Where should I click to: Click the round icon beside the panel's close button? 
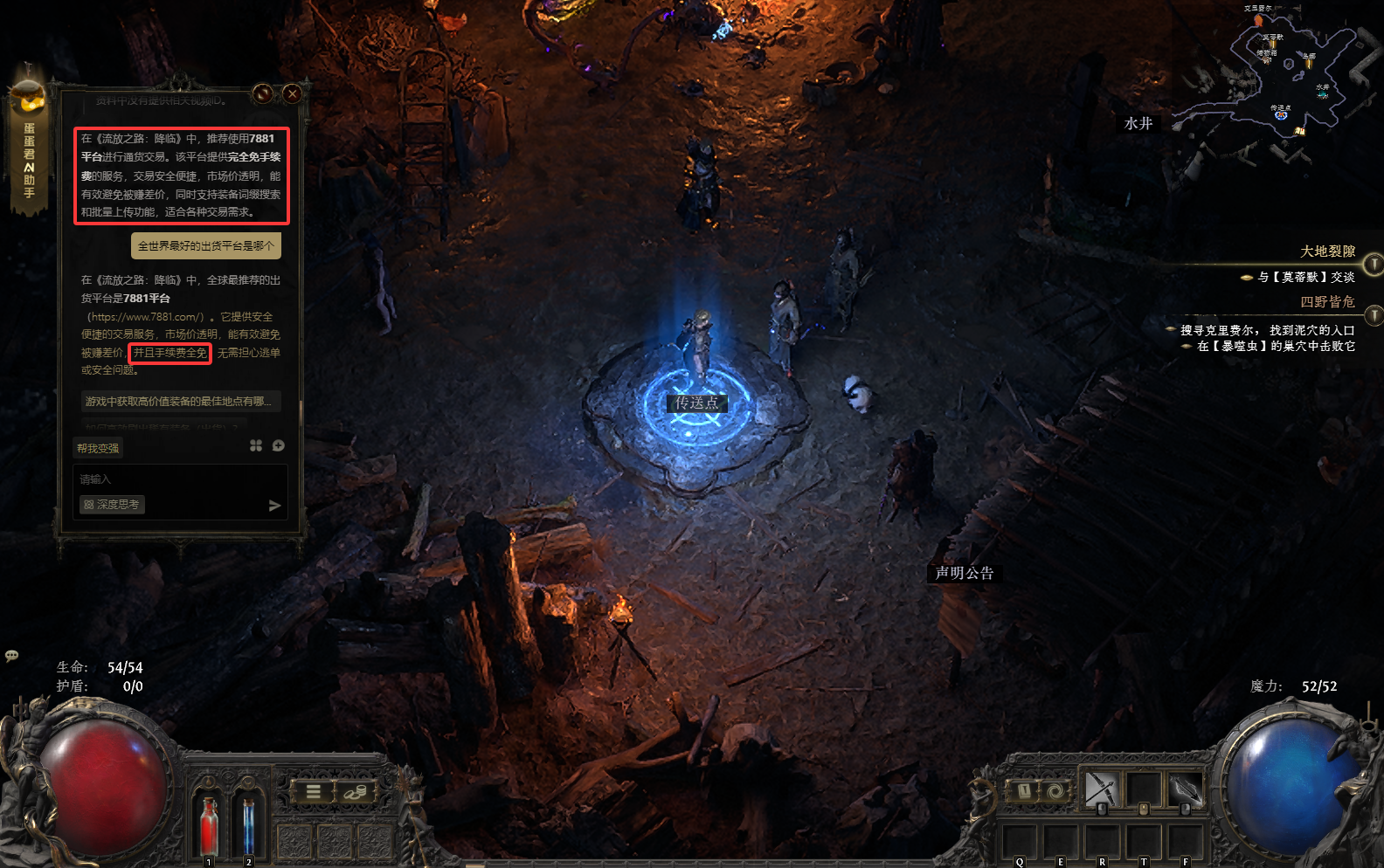pyautogui.click(x=263, y=93)
